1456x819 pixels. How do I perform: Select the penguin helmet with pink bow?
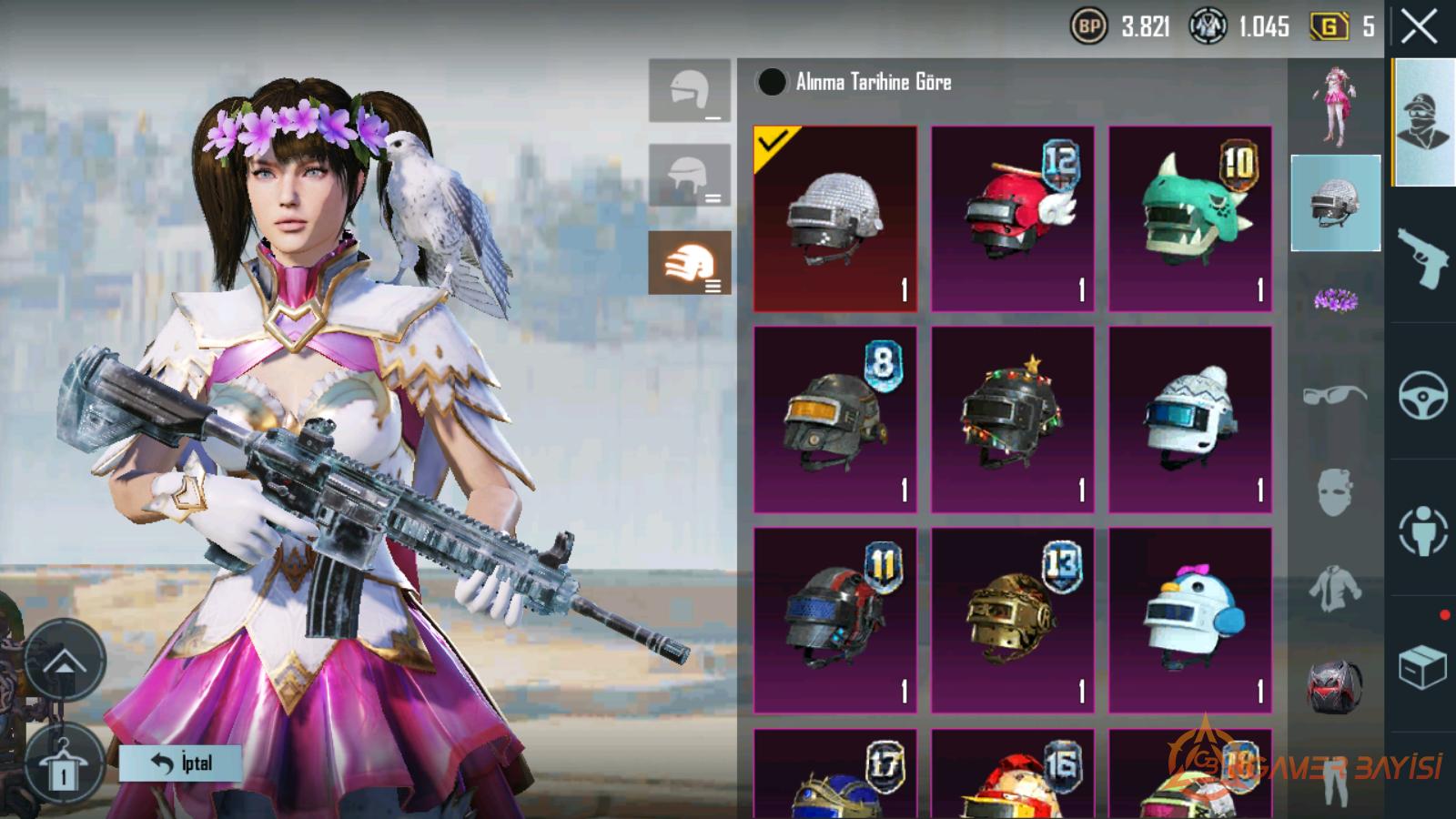point(1189,620)
